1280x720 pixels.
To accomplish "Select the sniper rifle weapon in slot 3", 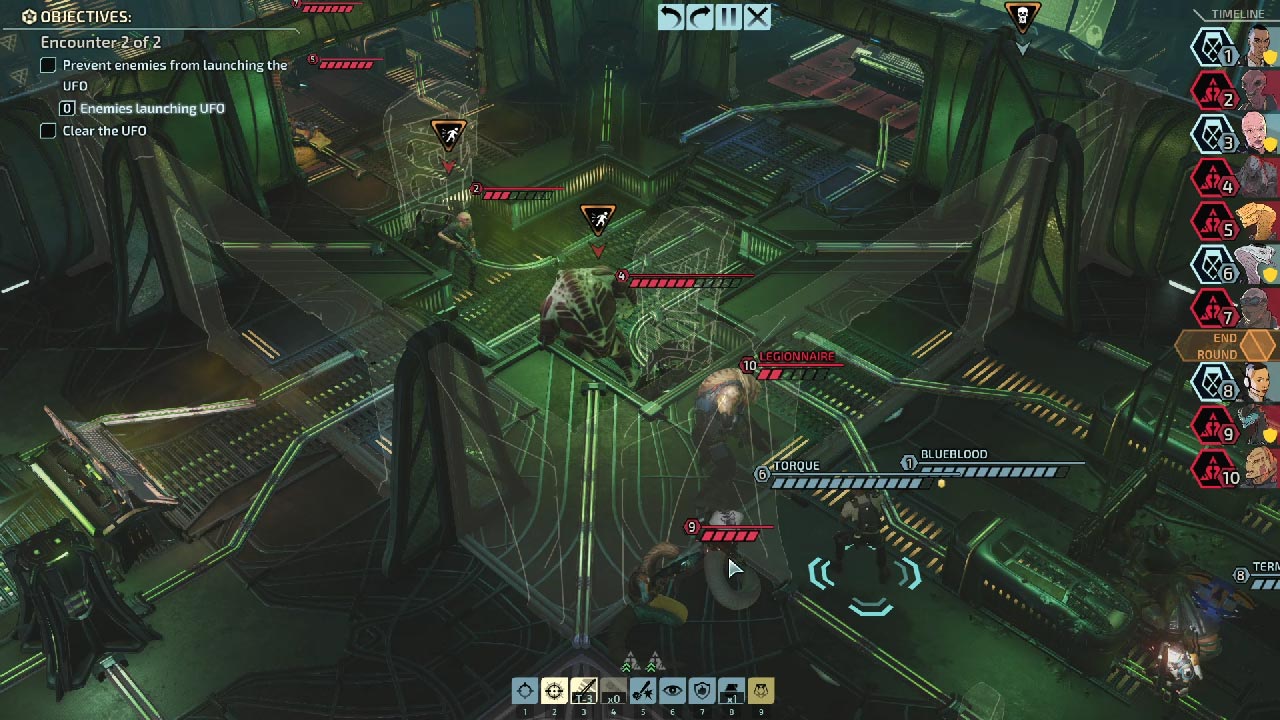I will coord(582,693).
